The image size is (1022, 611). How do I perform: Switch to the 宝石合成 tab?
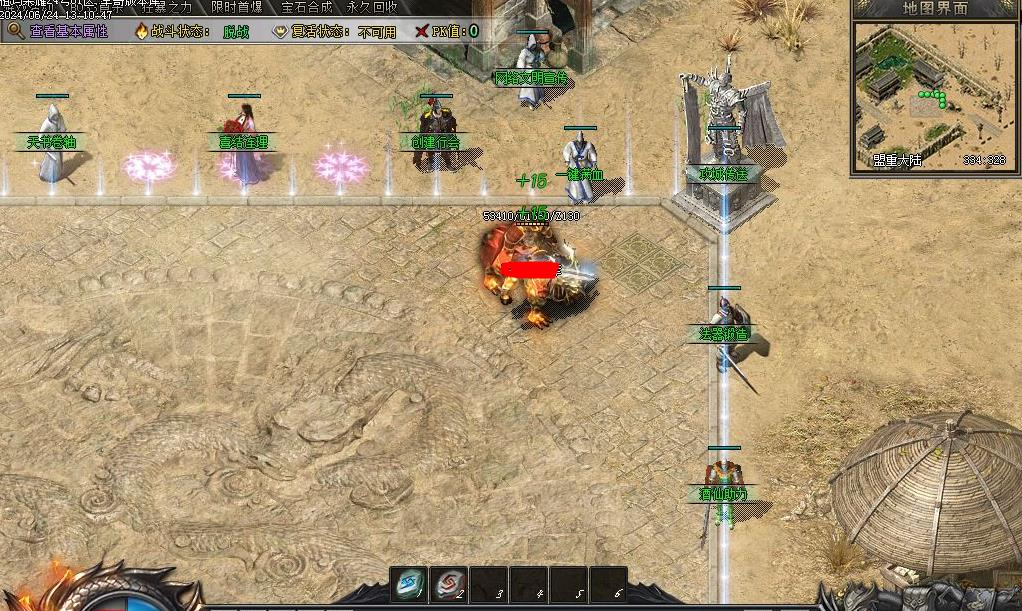[306, 7]
